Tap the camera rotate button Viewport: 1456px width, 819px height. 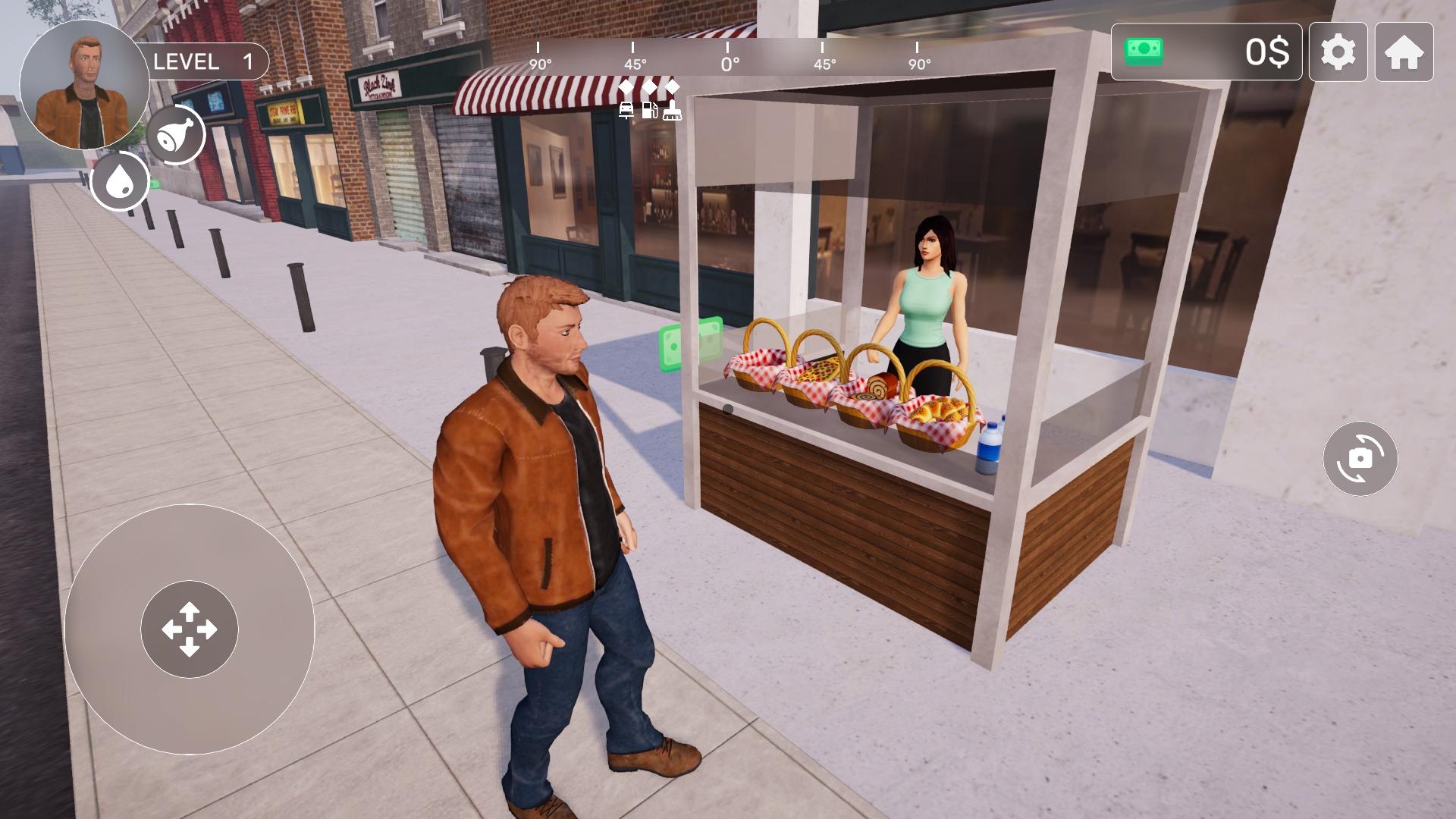coord(1360,459)
